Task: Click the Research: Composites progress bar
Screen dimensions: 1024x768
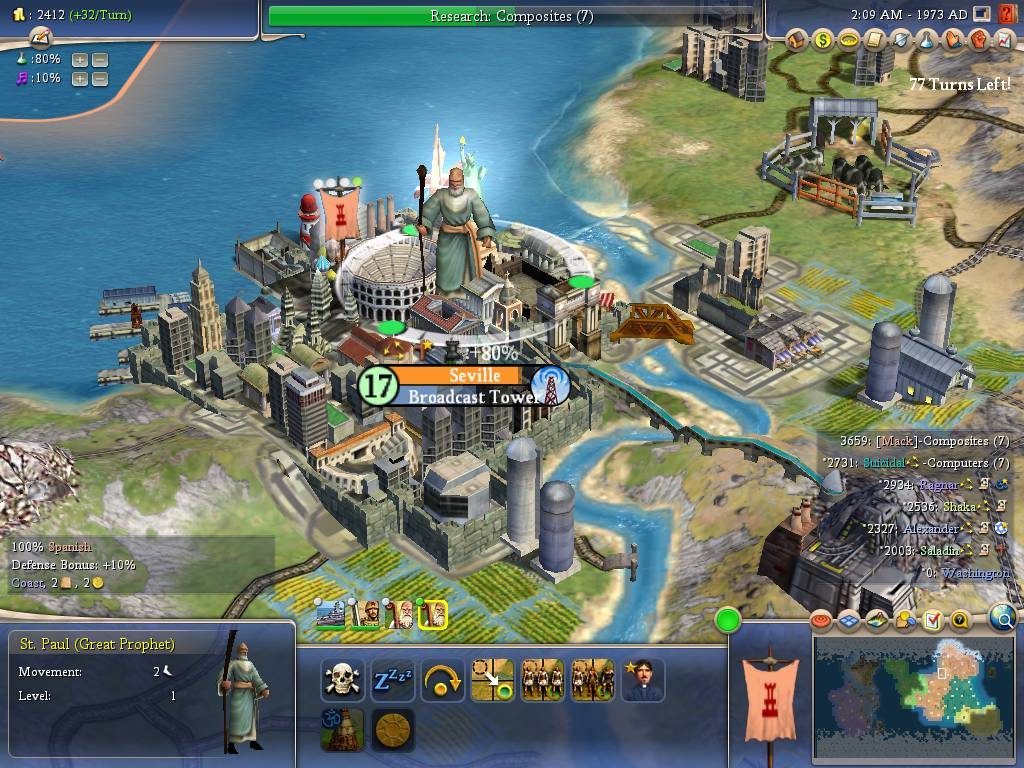Action: click(x=511, y=15)
